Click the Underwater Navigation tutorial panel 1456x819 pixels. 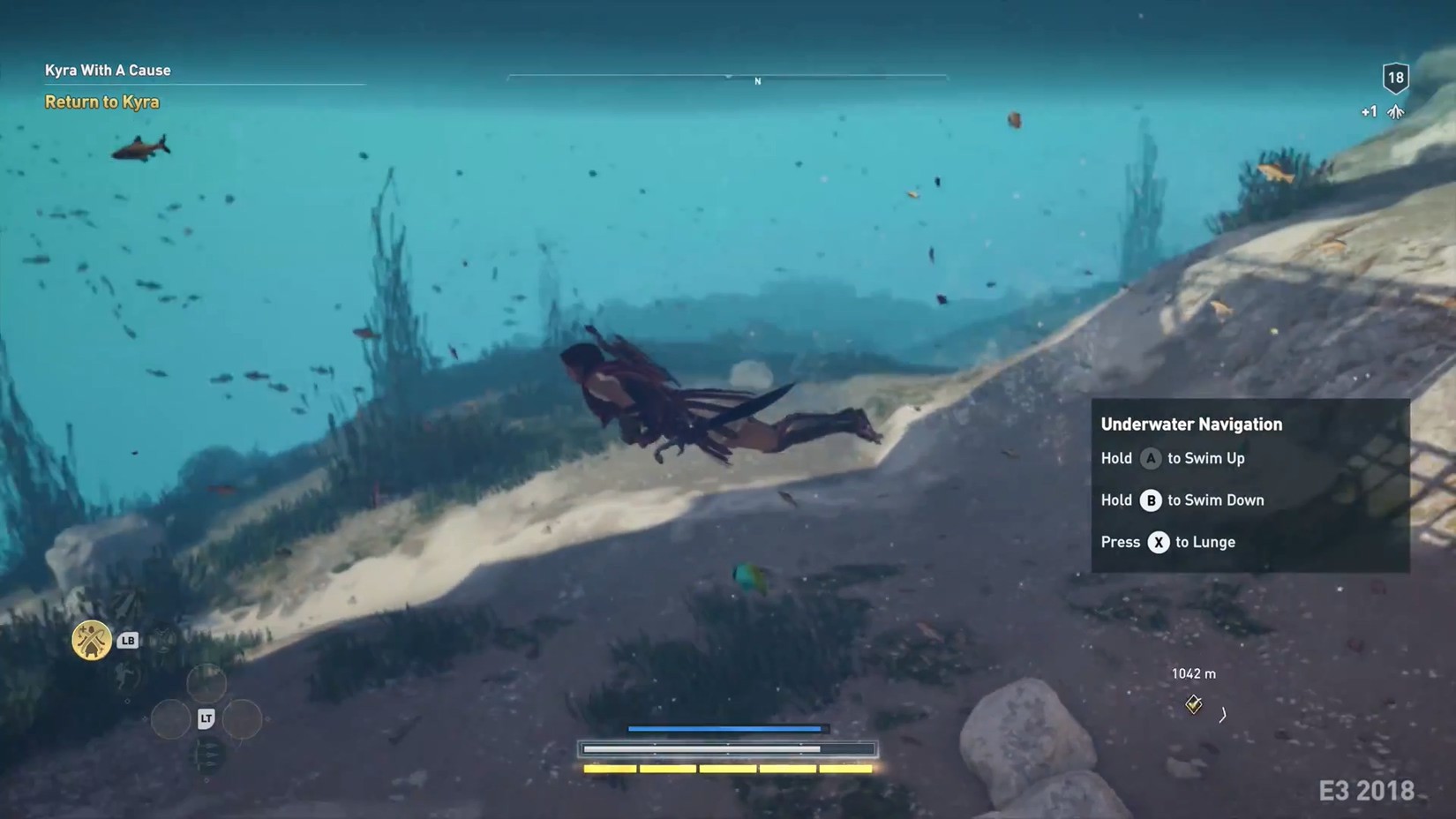click(x=1250, y=485)
